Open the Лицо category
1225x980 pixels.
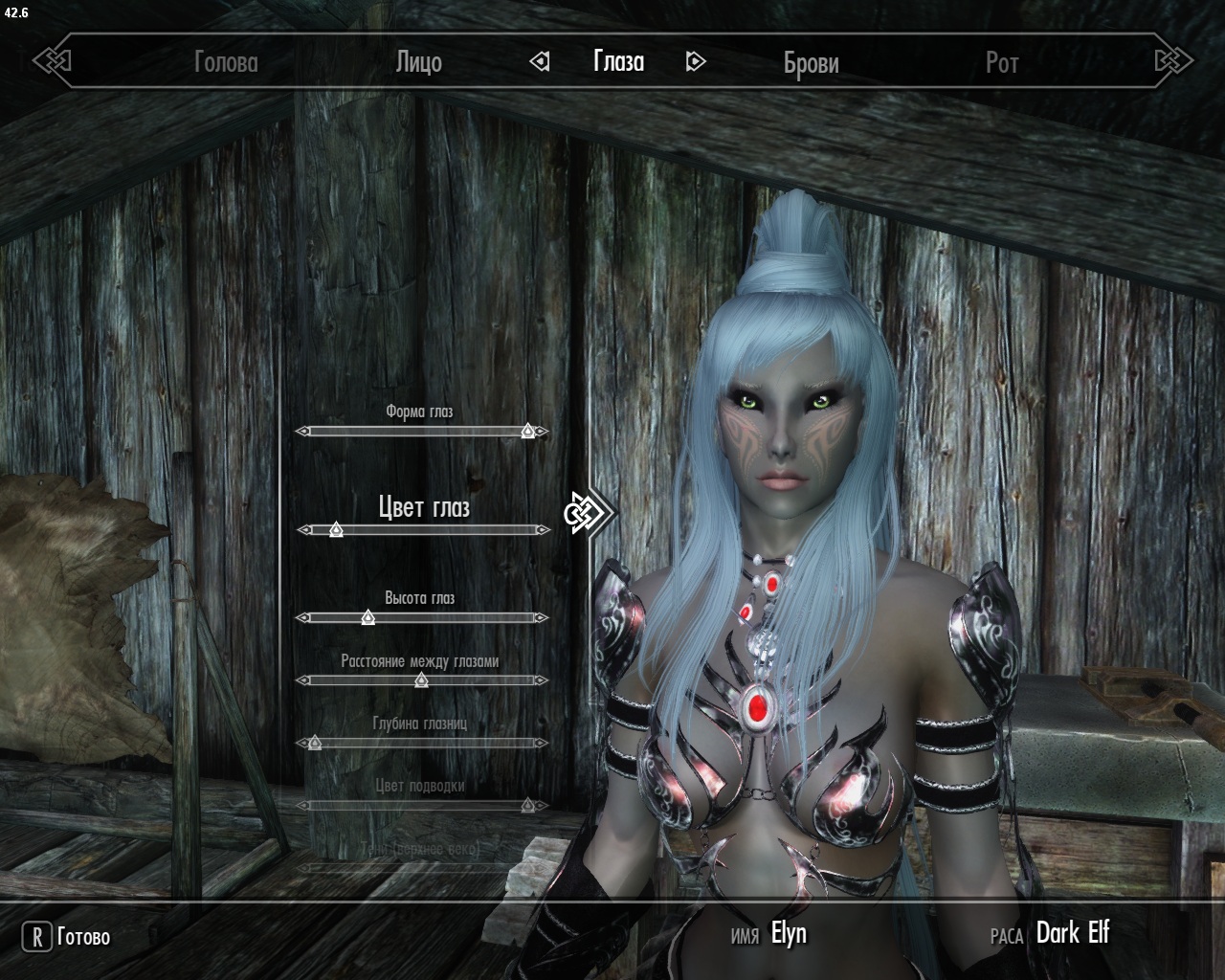(x=418, y=63)
